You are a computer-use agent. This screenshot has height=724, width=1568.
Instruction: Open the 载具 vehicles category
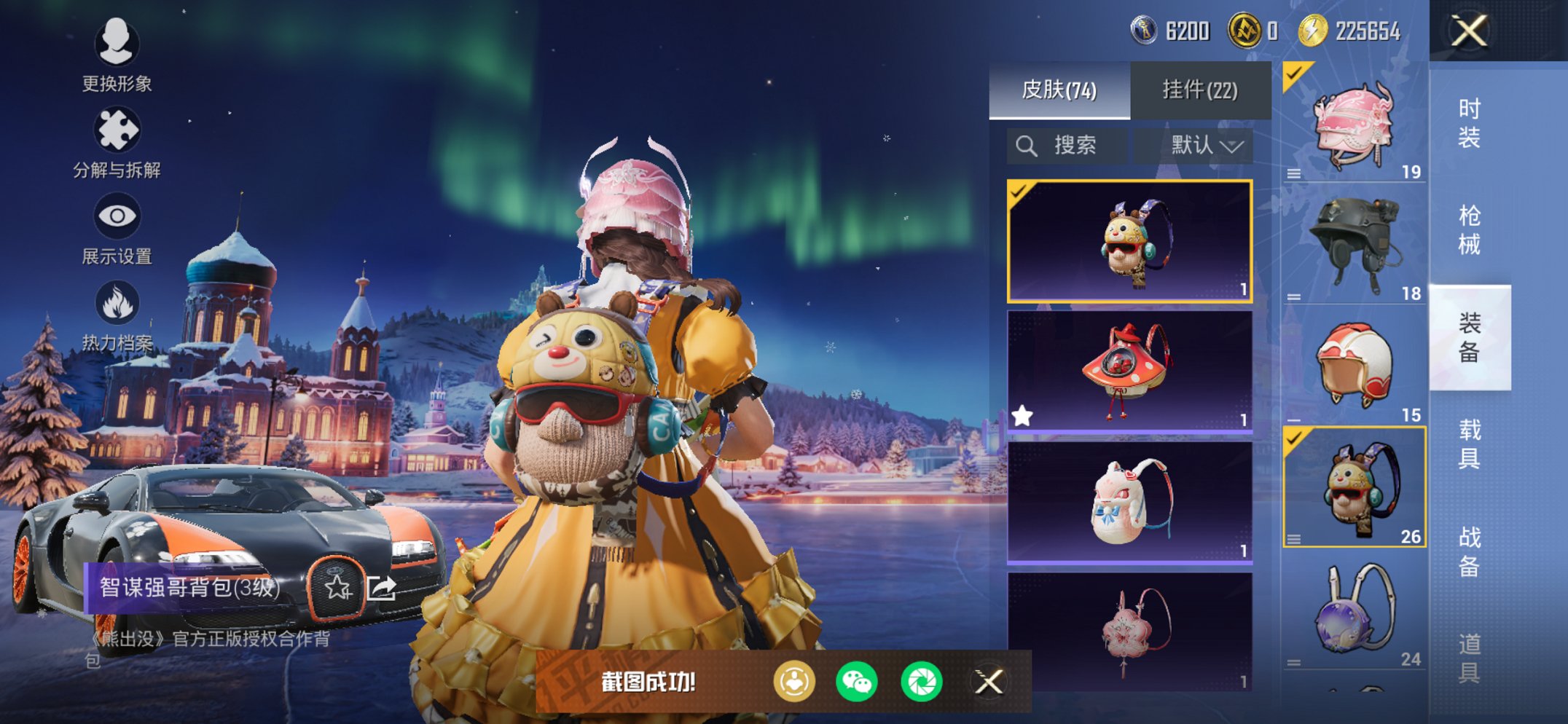[x=1469, y=444]
